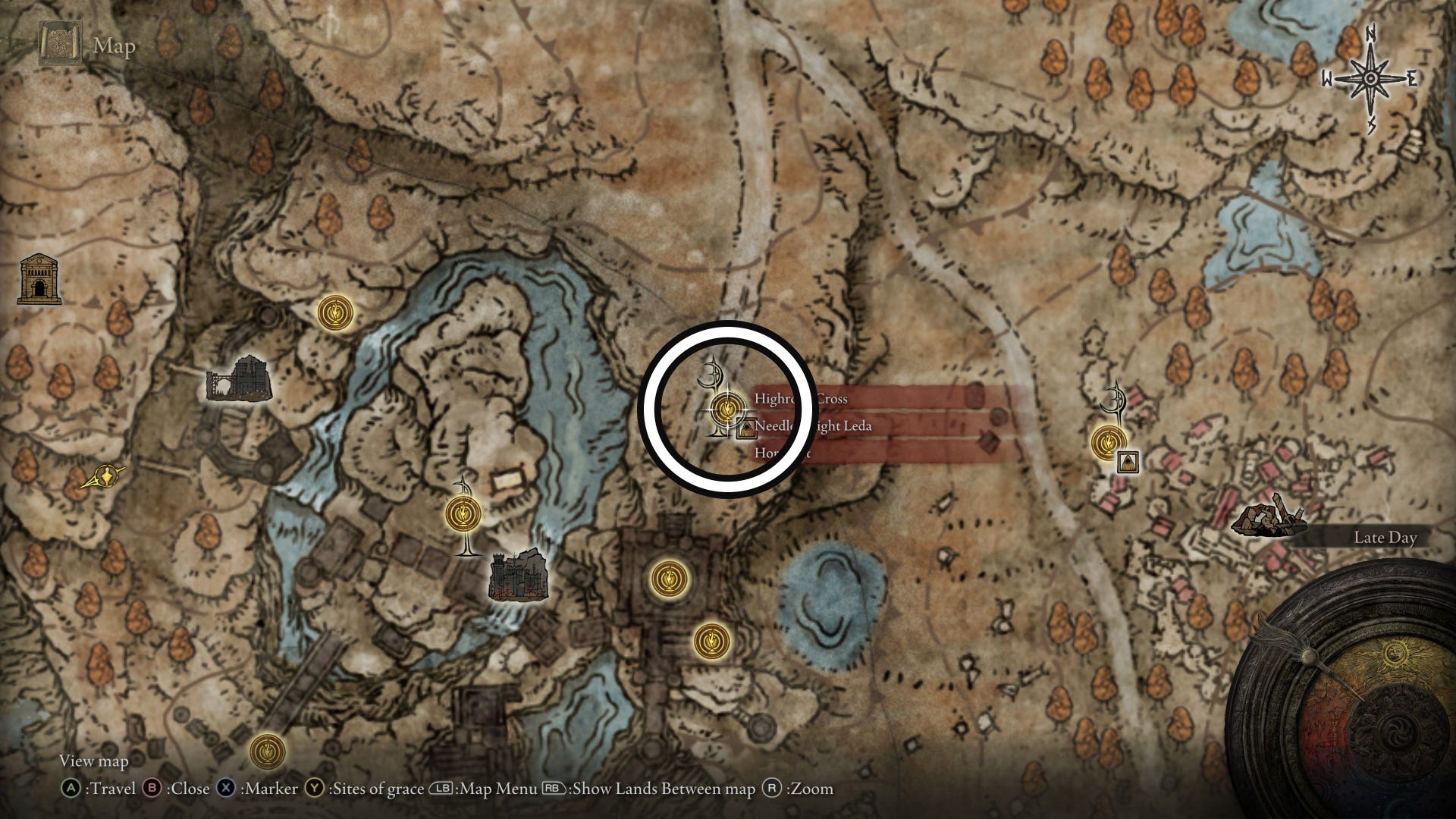Select the grace on the river-ringed plateau
The image size is (1456, 819).
click(x=463, y=513)
